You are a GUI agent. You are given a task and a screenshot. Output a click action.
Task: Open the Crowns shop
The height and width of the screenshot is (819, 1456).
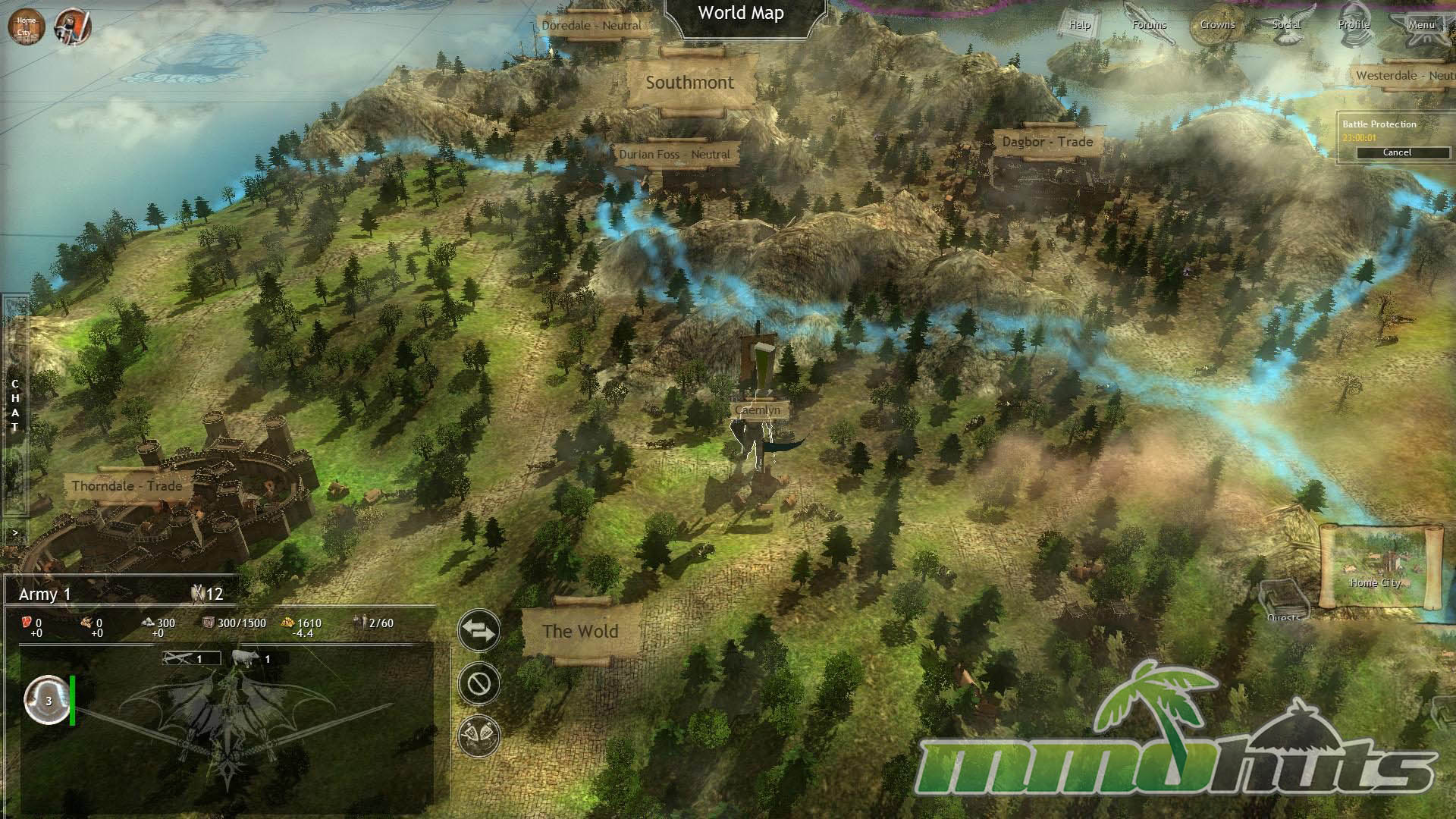click(1217, 24)
